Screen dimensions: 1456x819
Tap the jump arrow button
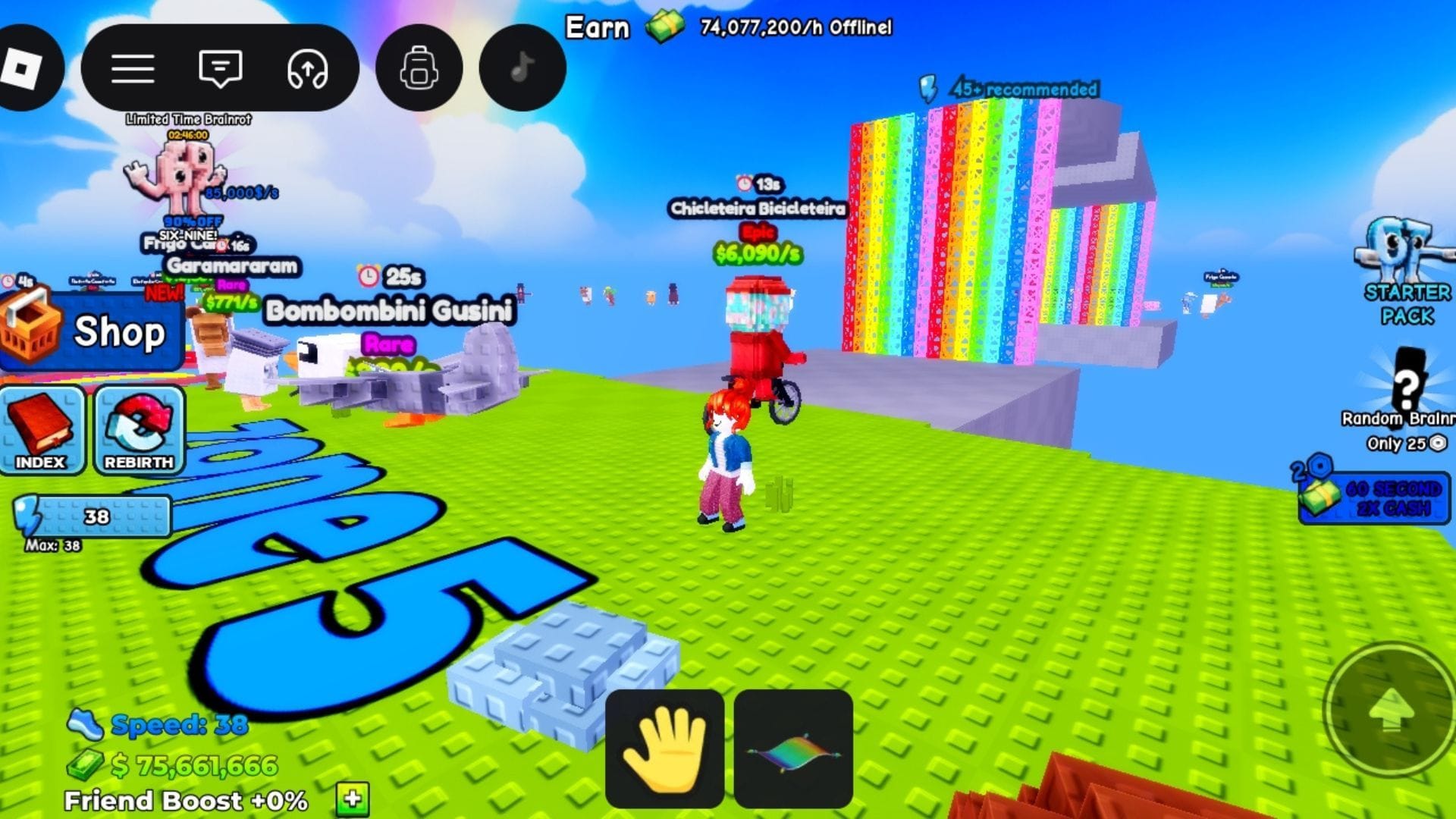tap(1390, 711)
